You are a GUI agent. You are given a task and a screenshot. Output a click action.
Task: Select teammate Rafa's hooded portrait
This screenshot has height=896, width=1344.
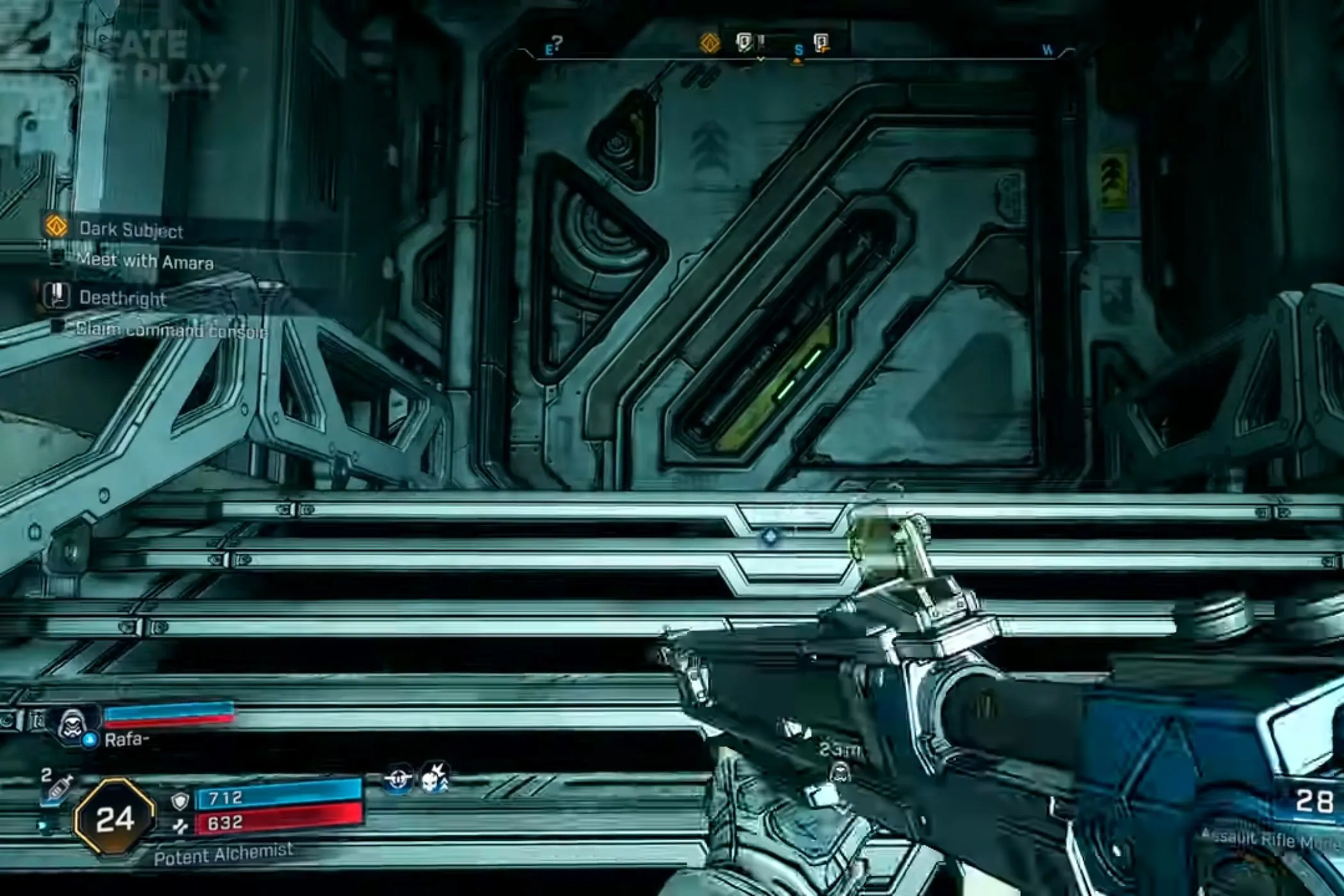coord(73,726)
